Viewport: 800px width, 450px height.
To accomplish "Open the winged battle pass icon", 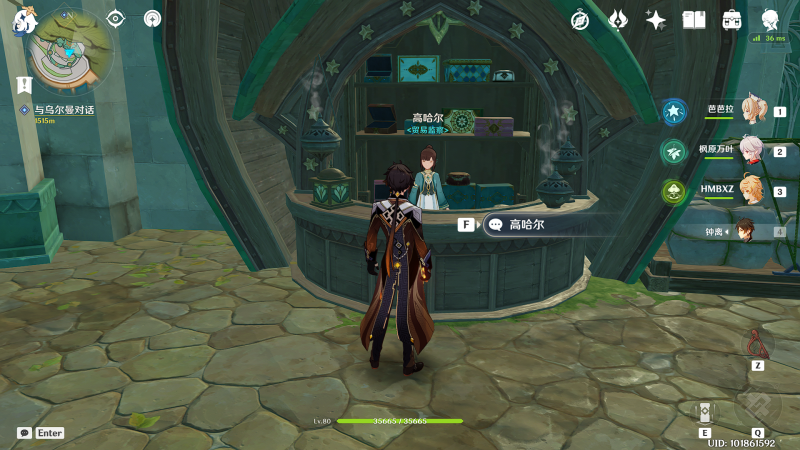I will pyautogui.click(x=618, y=20).
